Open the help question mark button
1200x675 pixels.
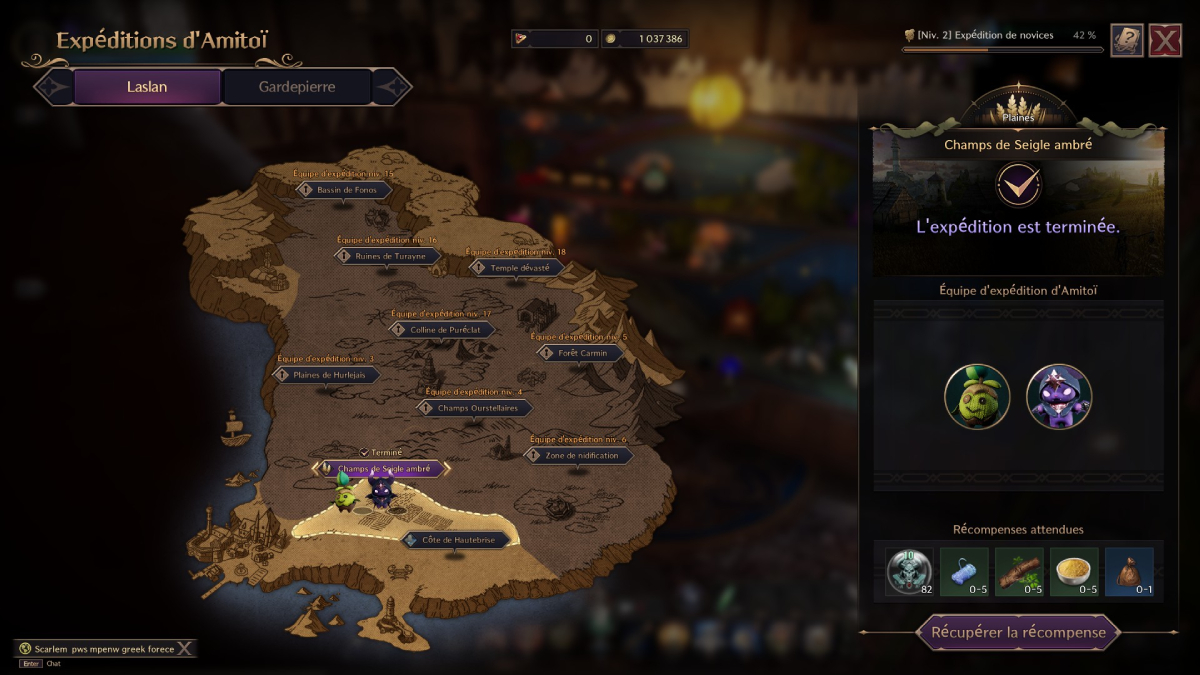point(1127,41)
